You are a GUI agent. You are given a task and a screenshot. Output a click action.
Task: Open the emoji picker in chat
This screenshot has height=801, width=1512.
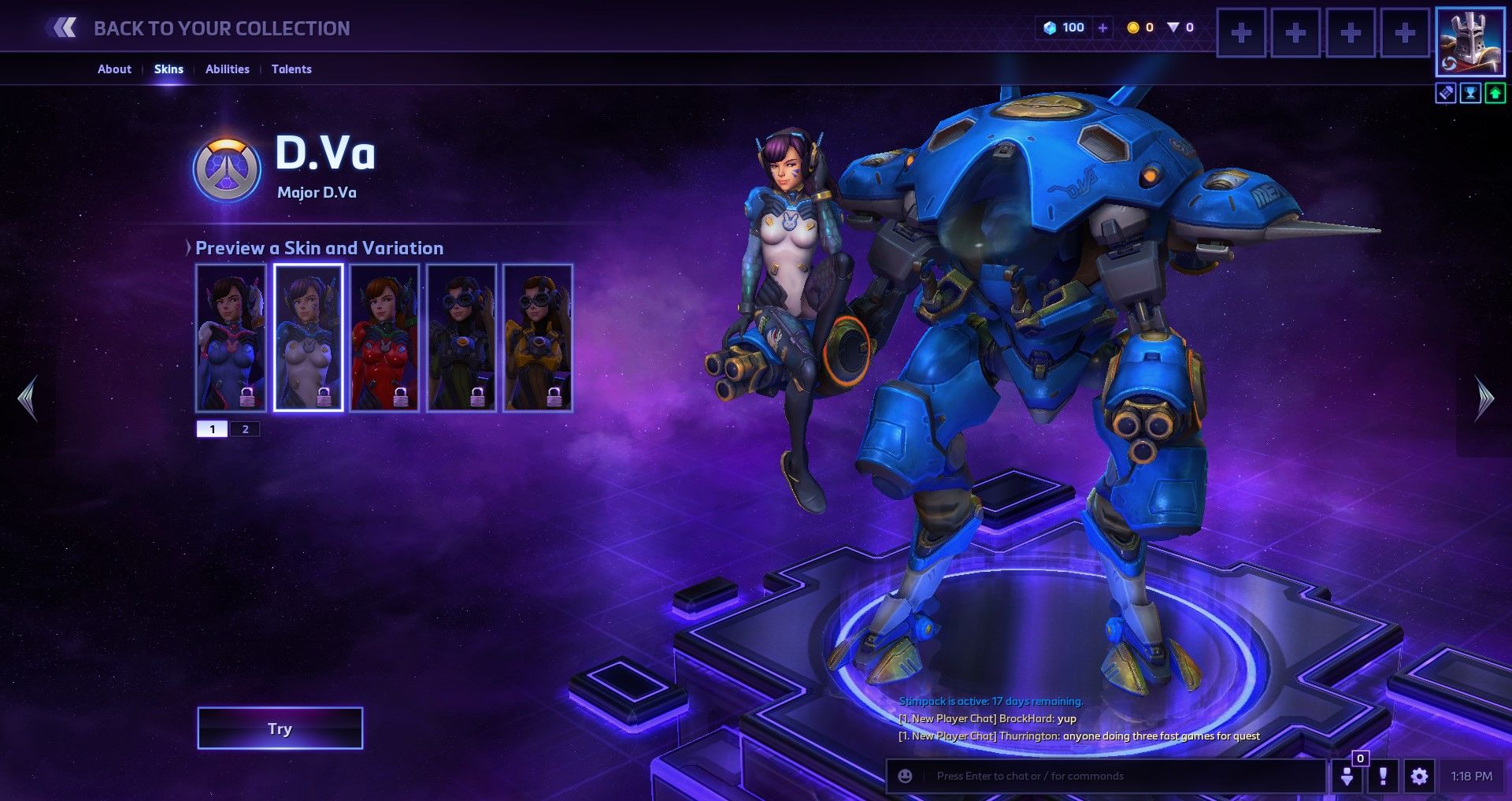tap(906, 777)
